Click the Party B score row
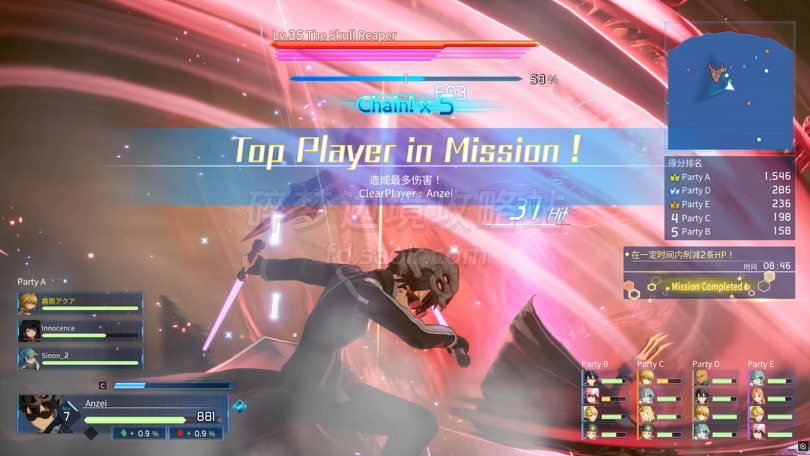 coord(730,231)
